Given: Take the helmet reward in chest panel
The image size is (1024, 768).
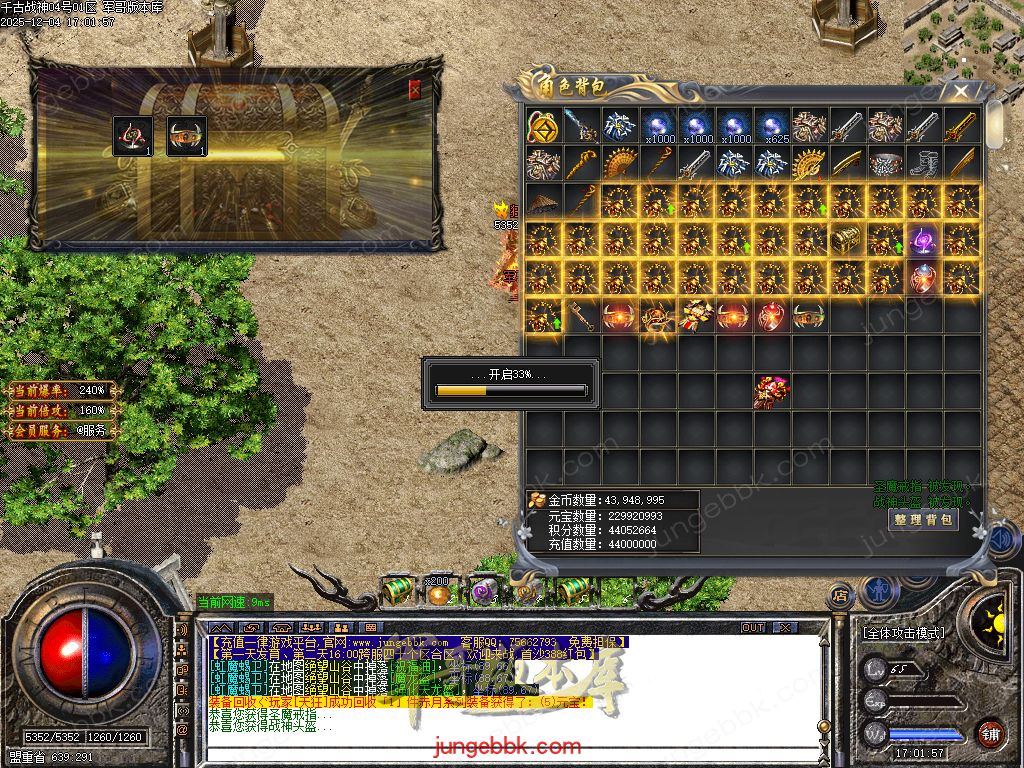Looking at the screenshot, I should tap(186, 137).
